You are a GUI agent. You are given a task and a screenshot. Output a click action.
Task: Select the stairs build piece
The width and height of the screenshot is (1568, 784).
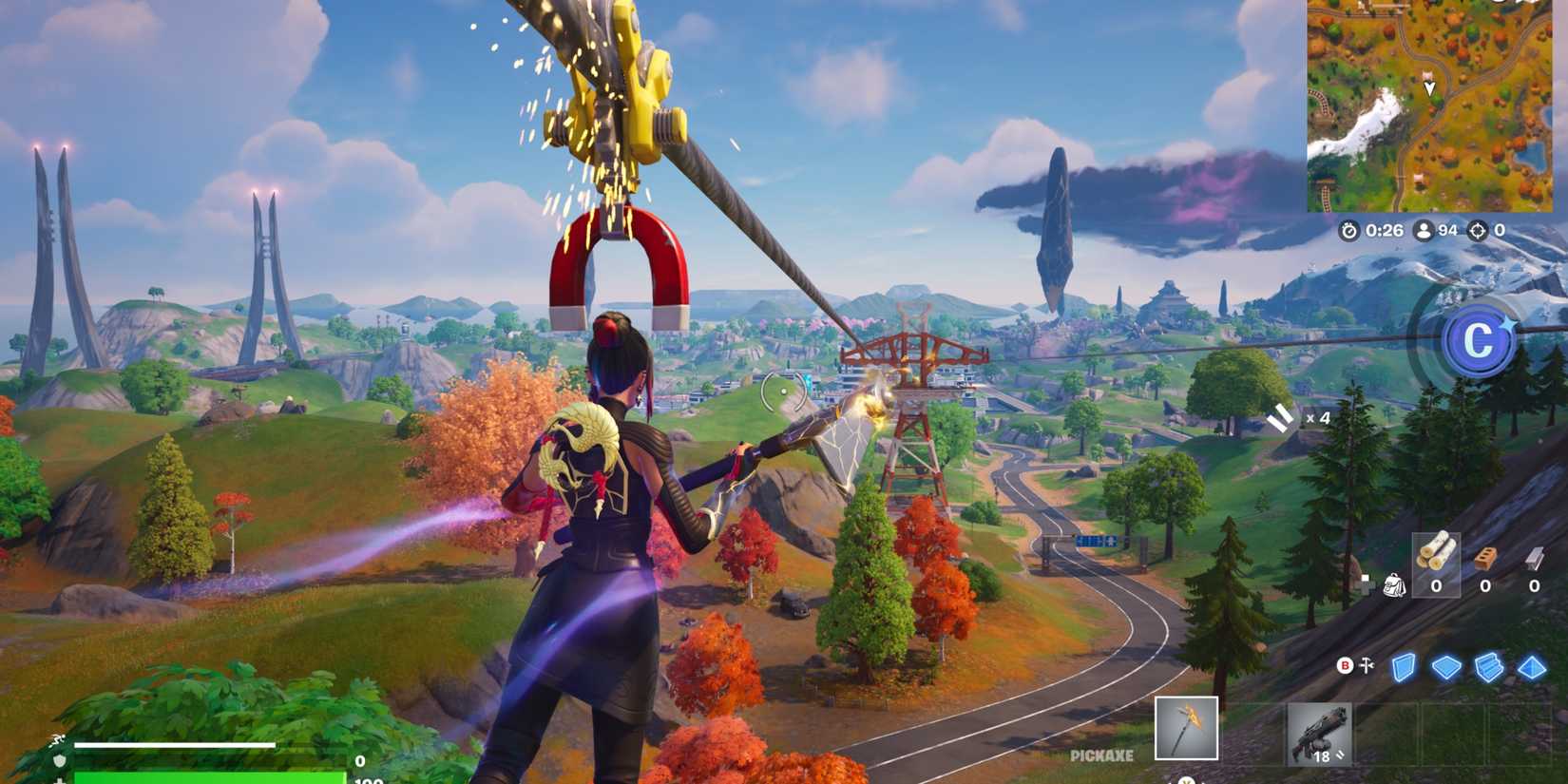(1489, 667)
